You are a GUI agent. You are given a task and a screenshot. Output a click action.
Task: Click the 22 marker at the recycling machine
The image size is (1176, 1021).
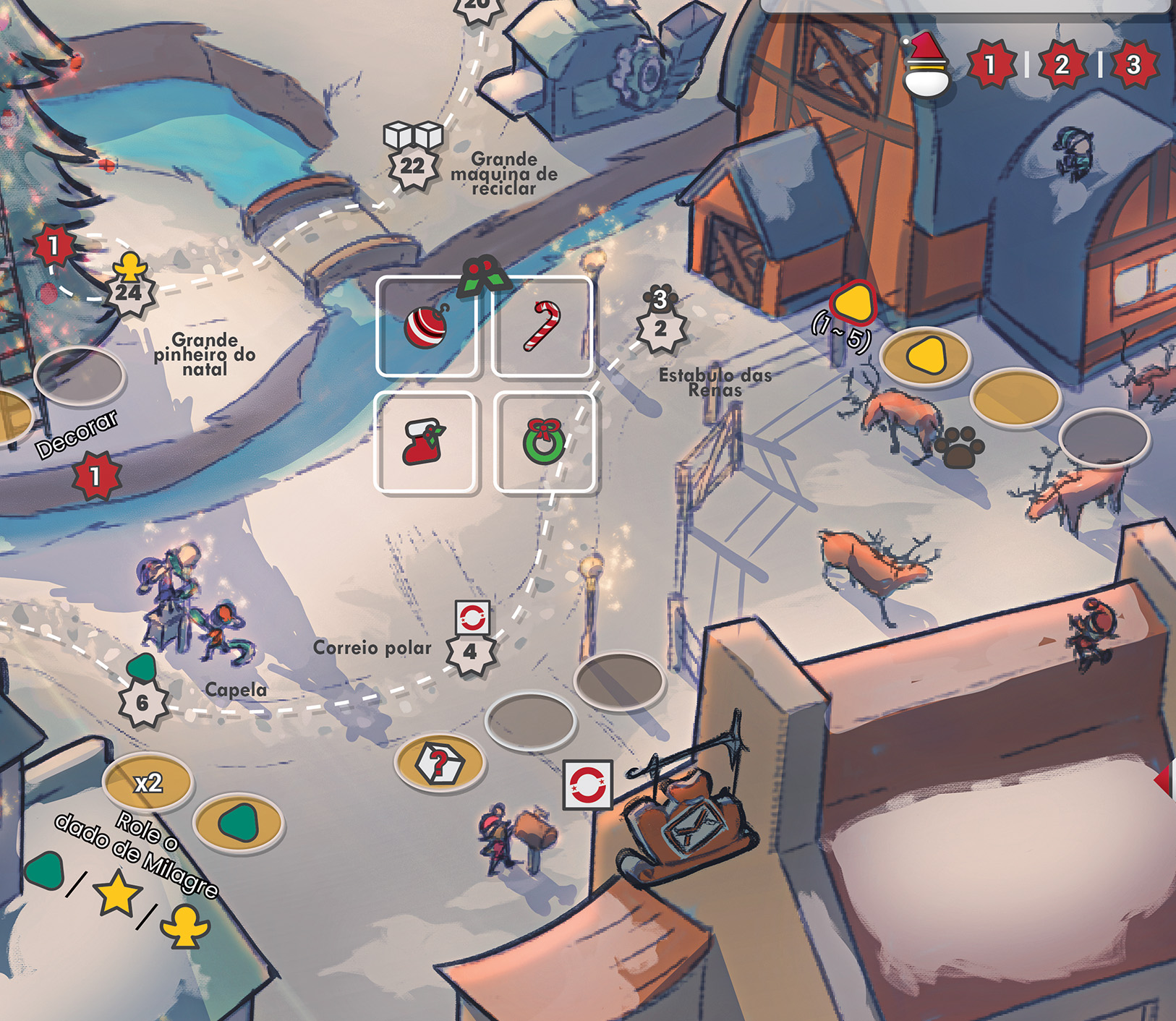click(413, 167)
